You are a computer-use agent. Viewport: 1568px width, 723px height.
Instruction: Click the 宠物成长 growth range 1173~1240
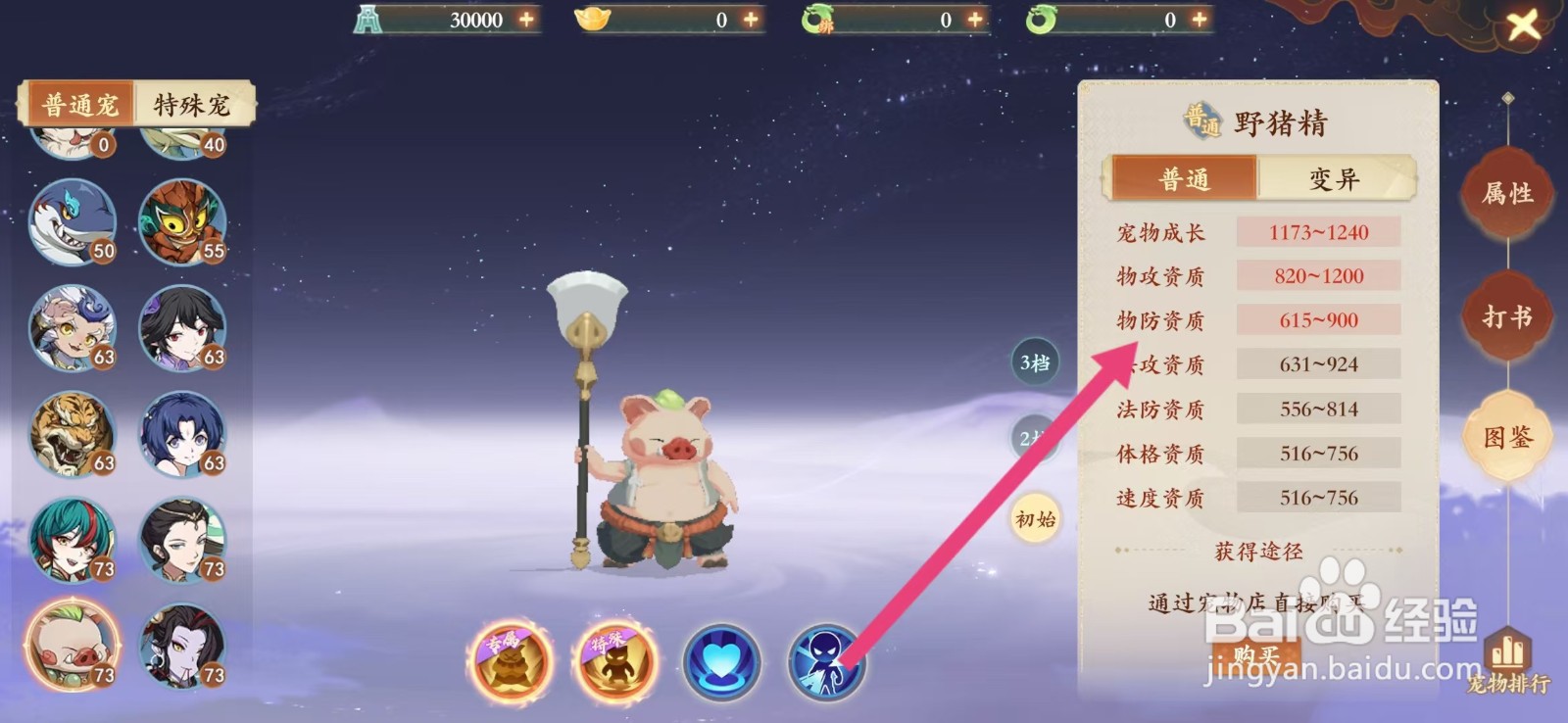pos(1318,232)
